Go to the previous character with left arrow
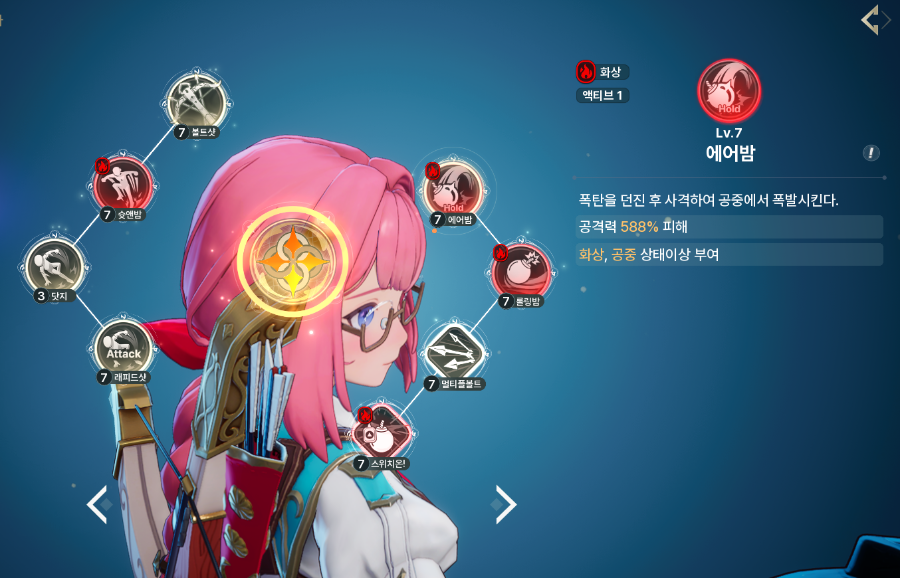Viewport: 900px width, 578px height. point(97,504)
